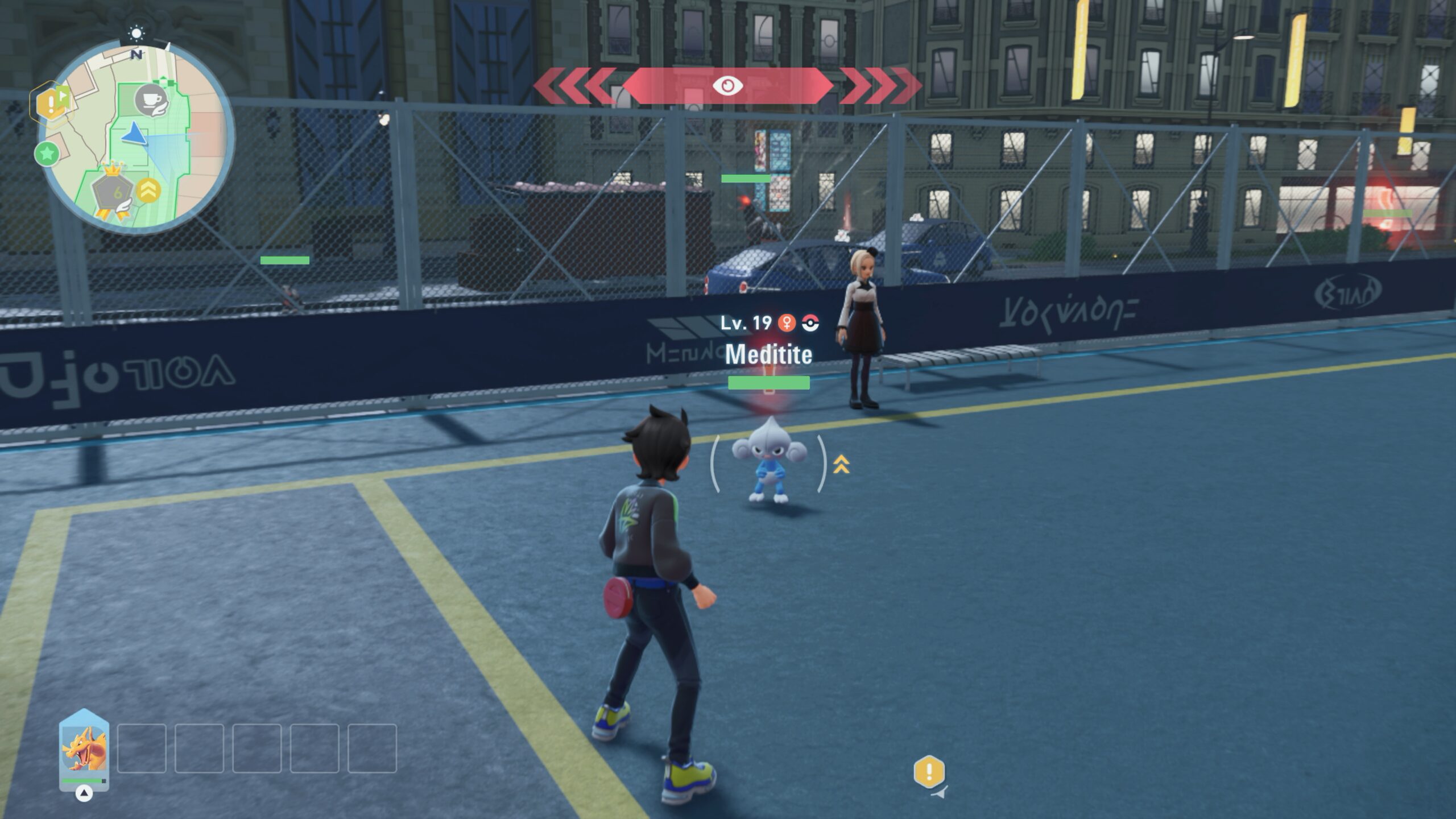This screenshot has width=1456, height=819.
Task: Select the orange exclamation waypoint near screen bottom
Action: pyautogui.click(x=929, y=772)
